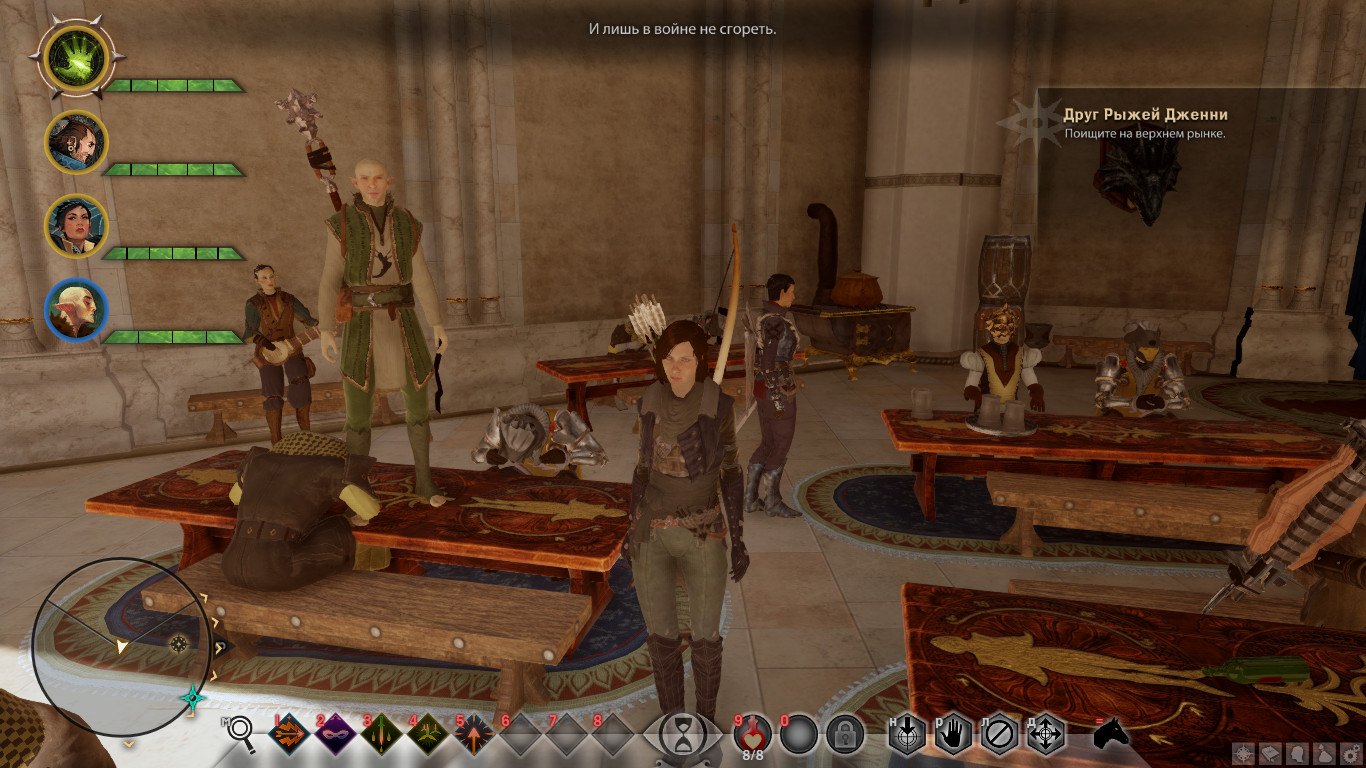Image resolution: width=1366 pixels, height=768 pixels.
Task: Click the padlock potion slot
Action: (845, 735)
